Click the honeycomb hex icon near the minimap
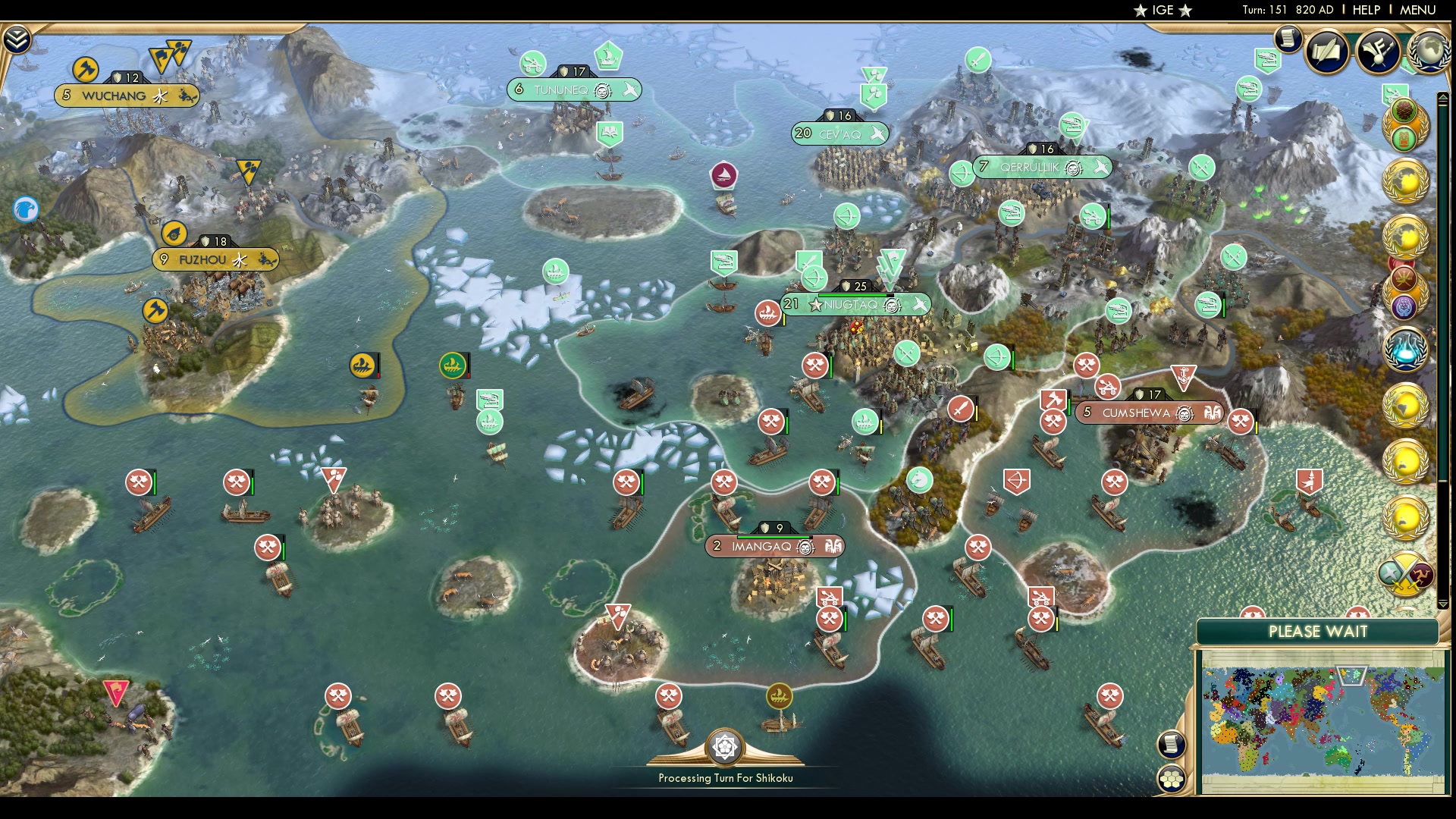 click(x=1172, y=779)
